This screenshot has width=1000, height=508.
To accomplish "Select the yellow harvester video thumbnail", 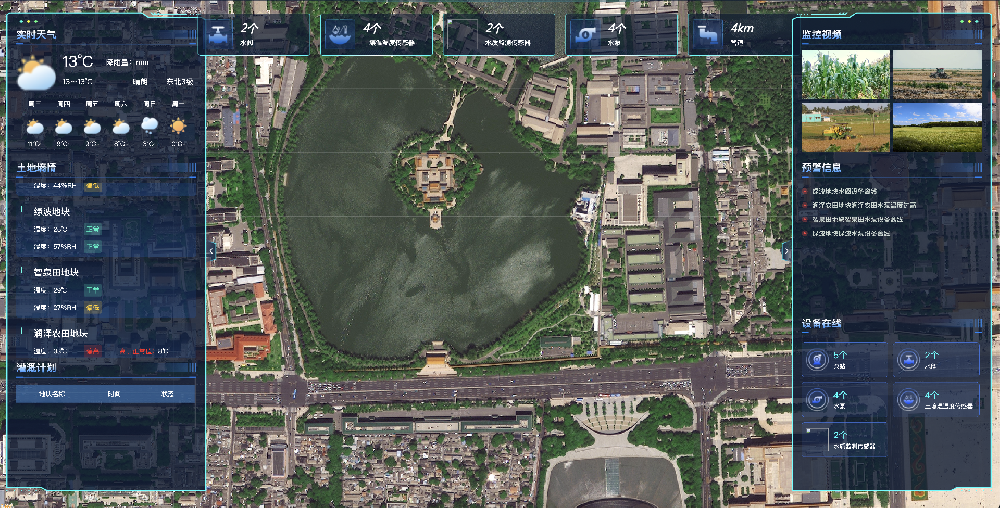I will click(x=845, y=127).
